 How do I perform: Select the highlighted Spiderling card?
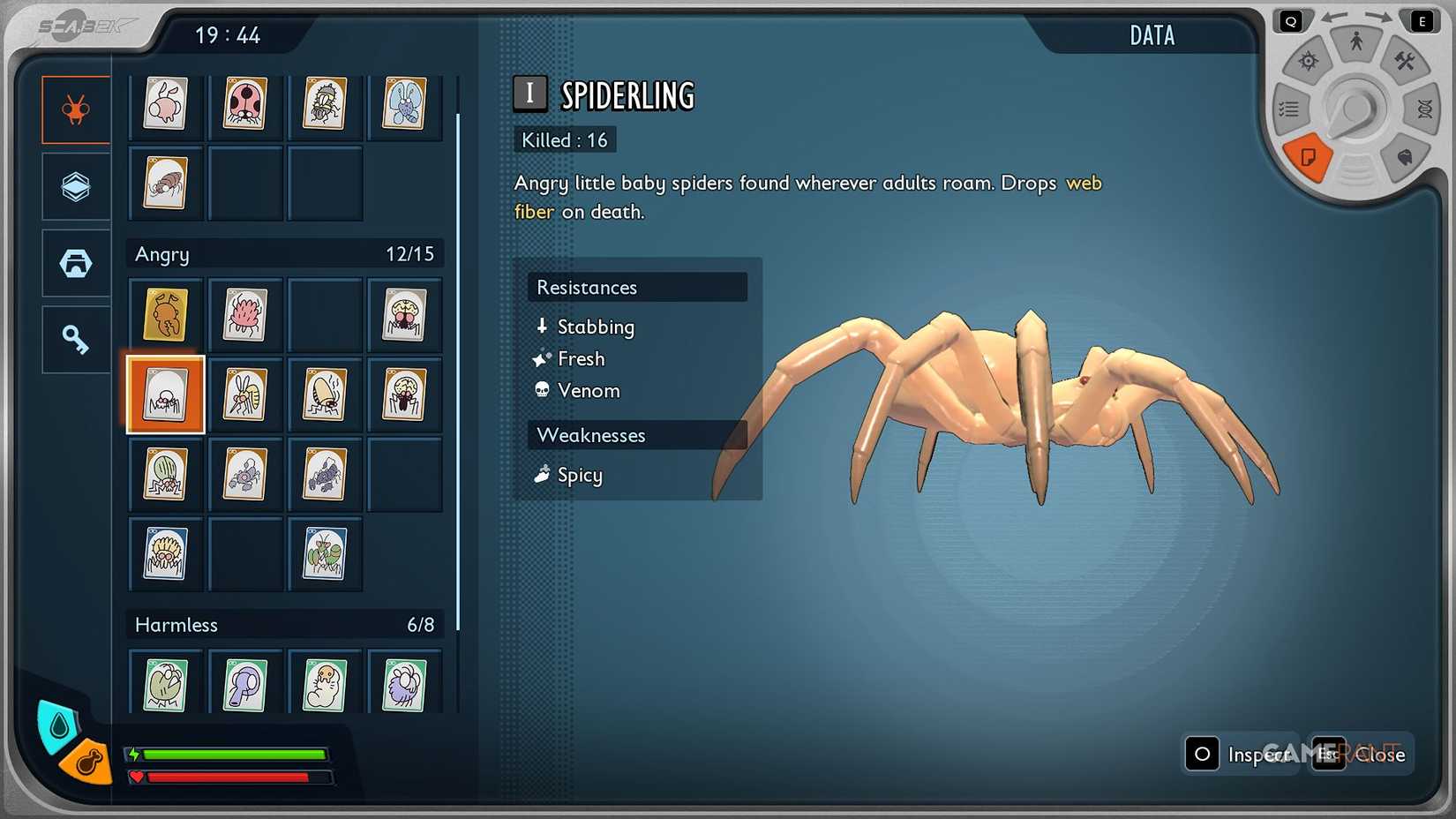(x=165, y=394)
